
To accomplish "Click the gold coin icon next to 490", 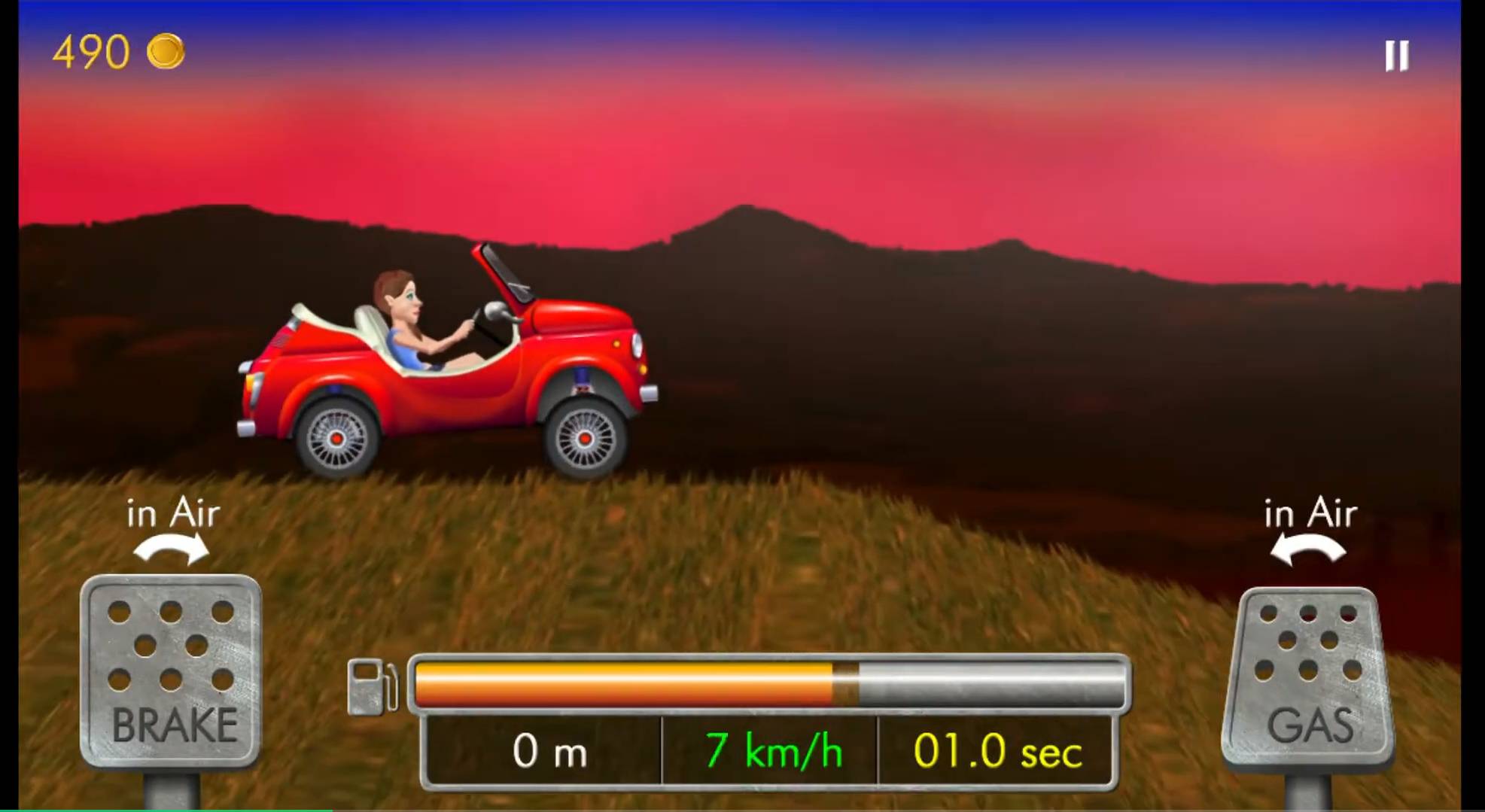I will pyautogui.click(x=167, y=50).
